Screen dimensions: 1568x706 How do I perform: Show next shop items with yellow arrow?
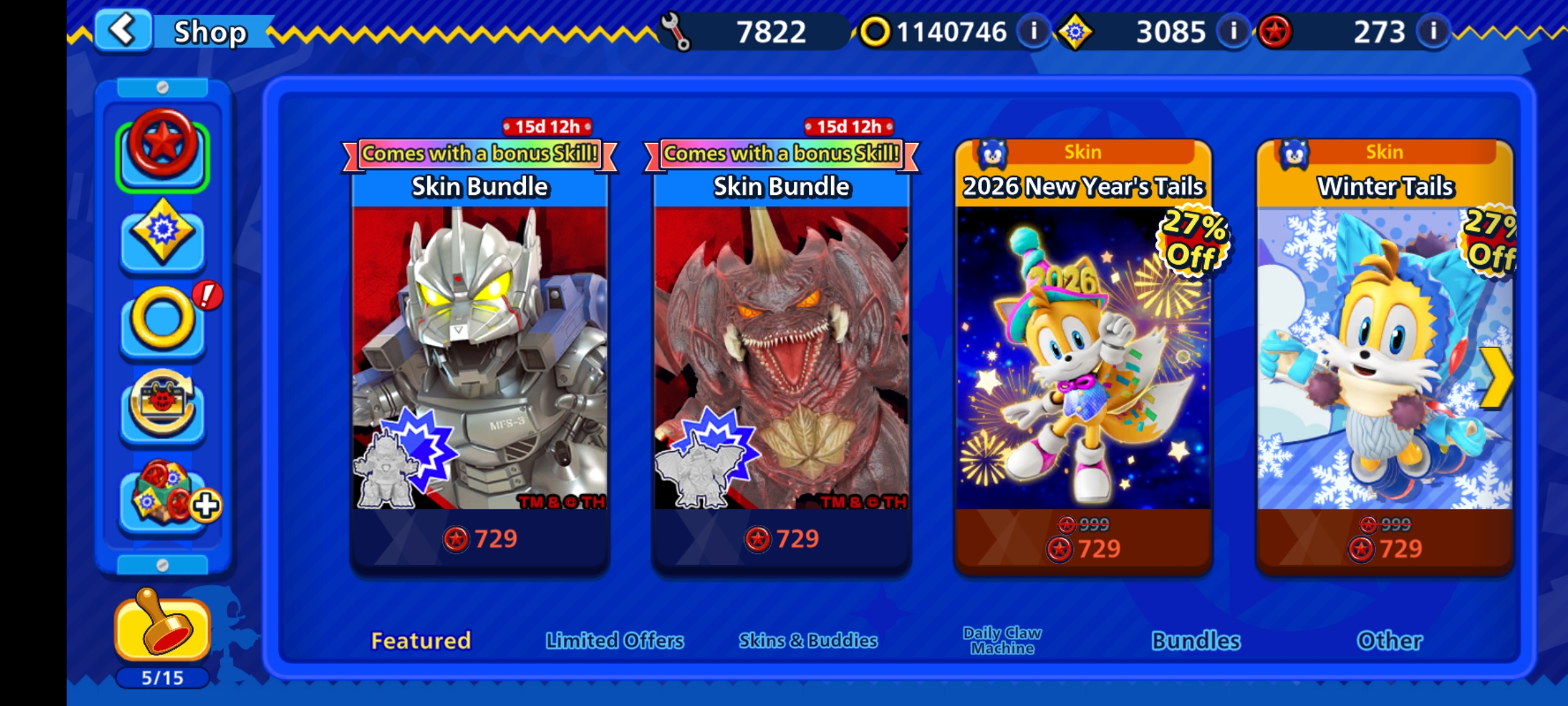(x=1496, y=378)
